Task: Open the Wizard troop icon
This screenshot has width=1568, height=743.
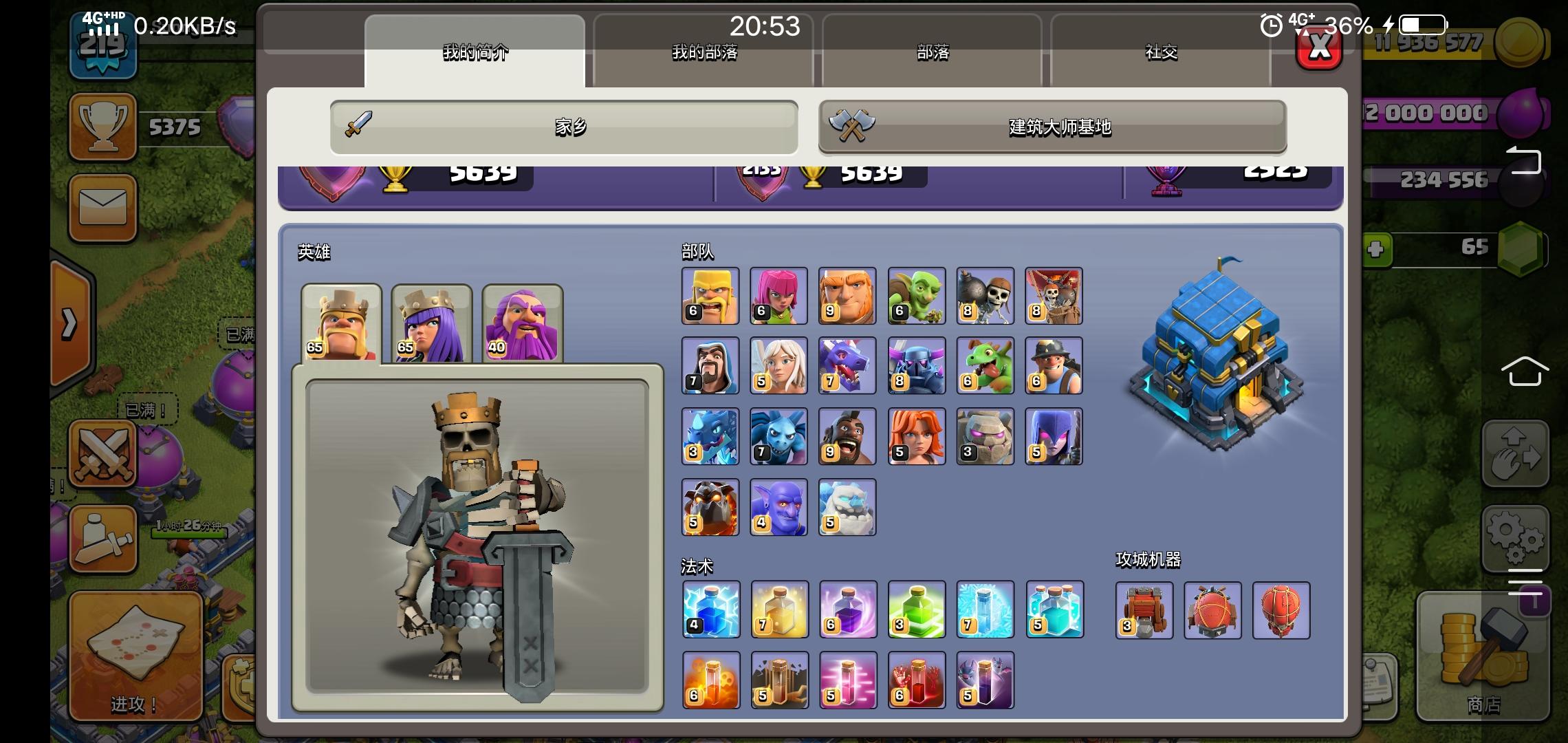Action: pyautogui.click(x=710, y=365)
